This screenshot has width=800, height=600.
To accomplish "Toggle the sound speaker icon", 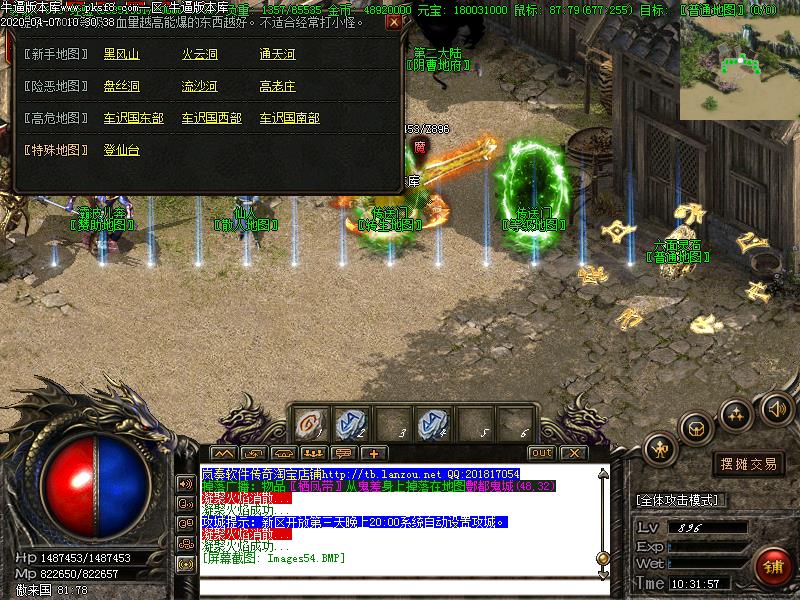I will [776, 408].
